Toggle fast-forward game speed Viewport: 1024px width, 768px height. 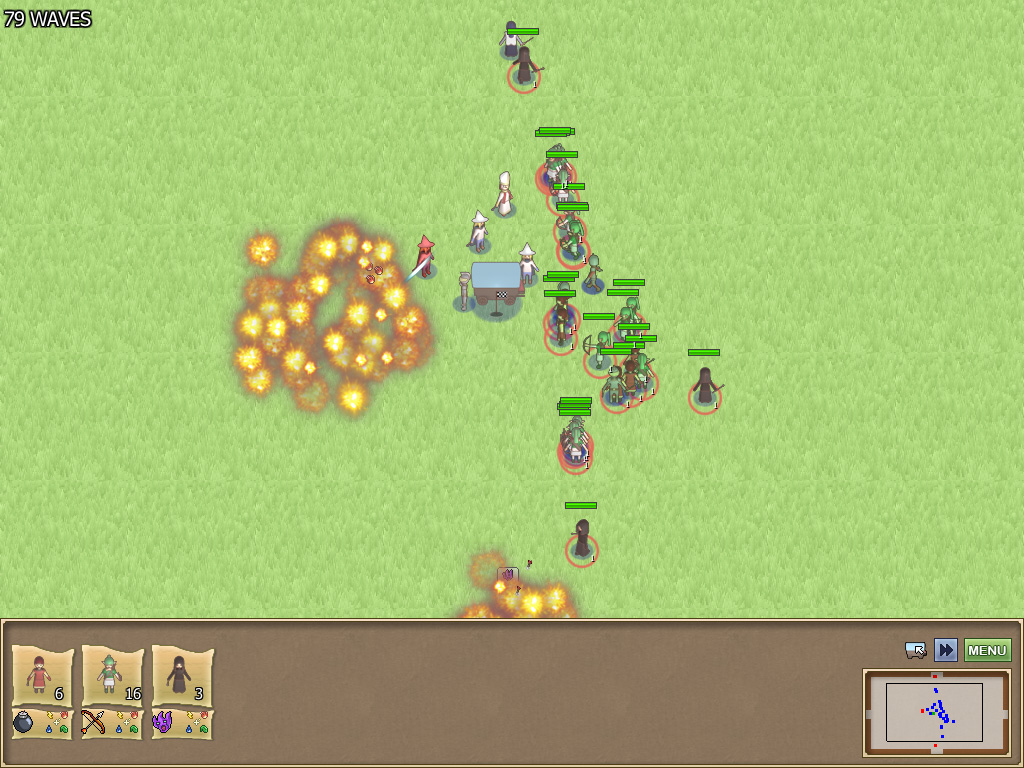(x=945, y=650)
